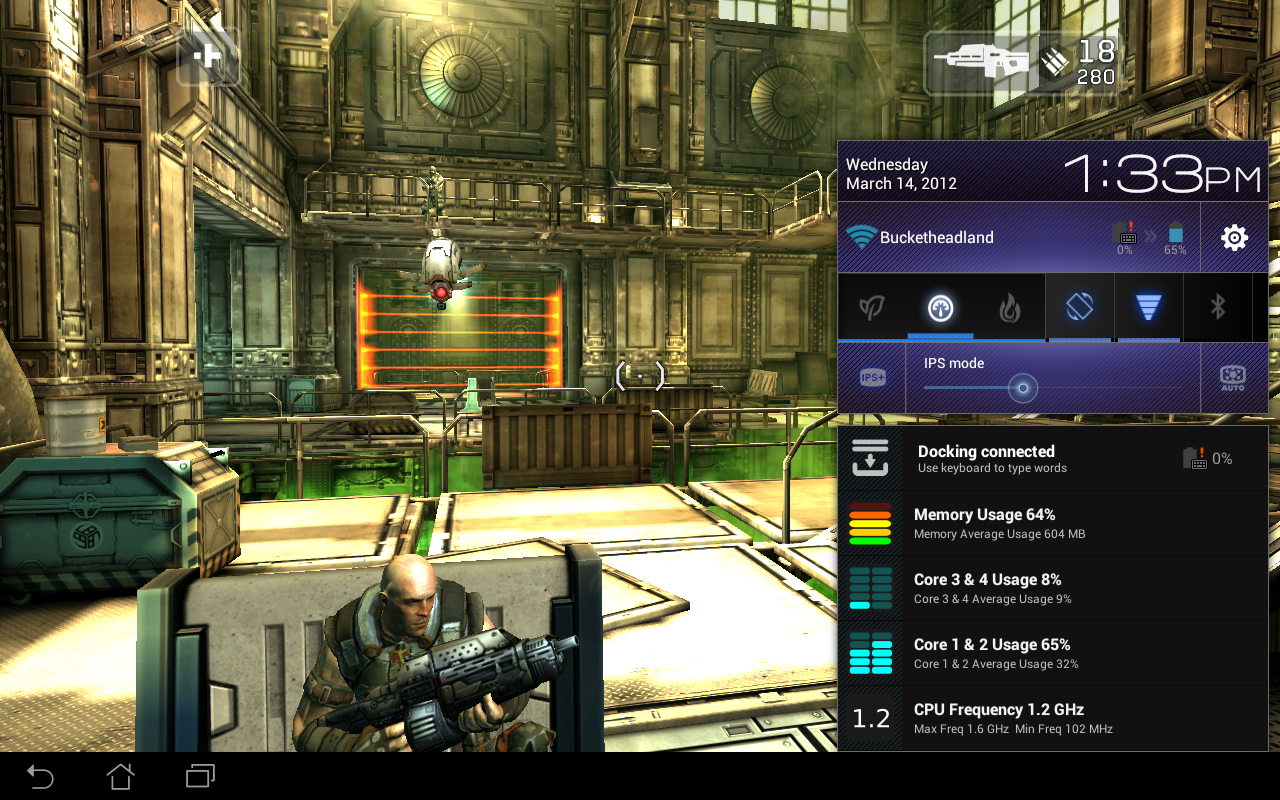Image resolution: width=1280 pixels, height=800 pixels.
Task: Toggle the auto-rotate screen lock
Action: [x=1079, y=307]
